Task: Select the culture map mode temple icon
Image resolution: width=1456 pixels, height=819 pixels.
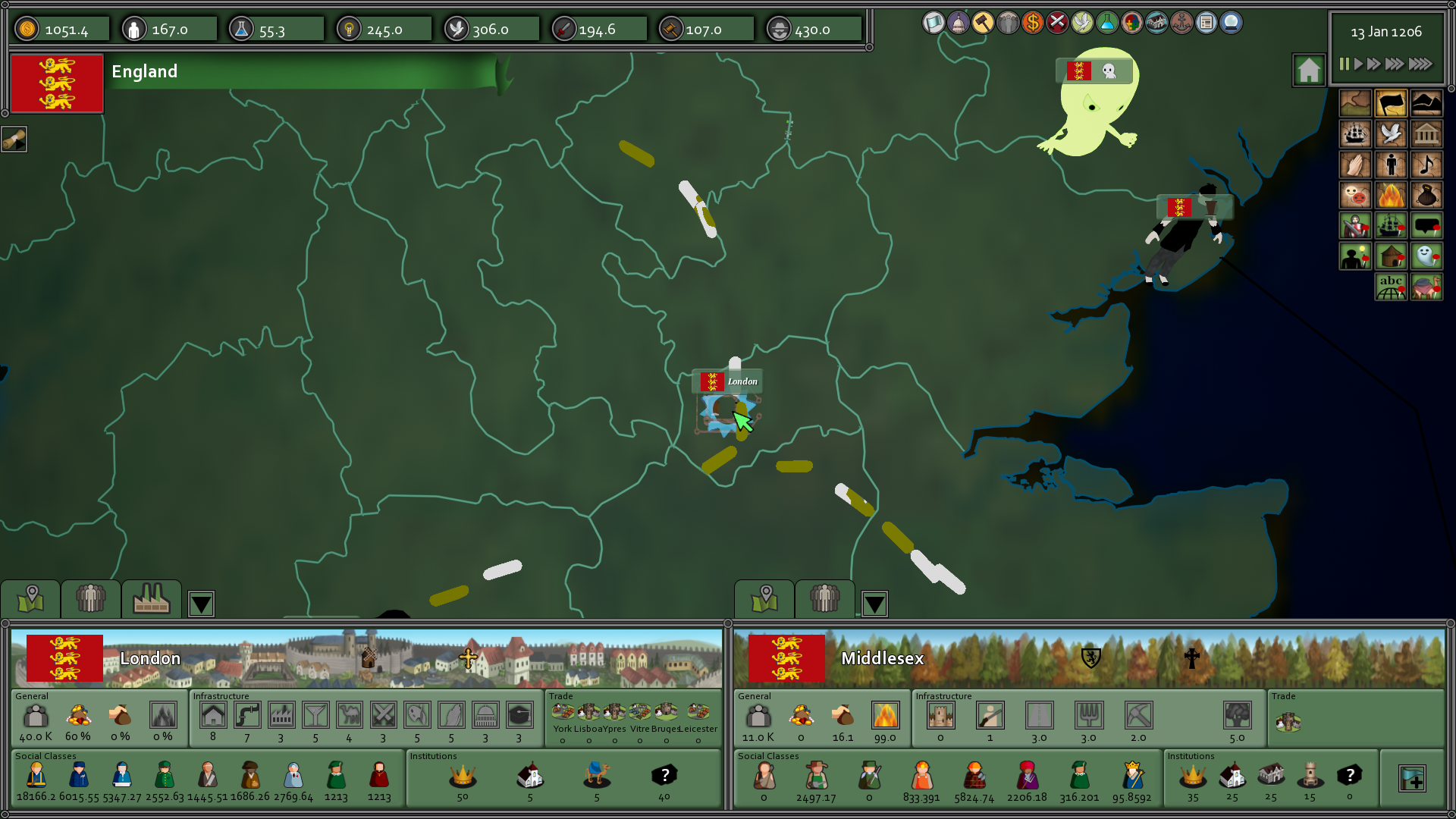Action: pyautogui.click(x=1427, y=133)
